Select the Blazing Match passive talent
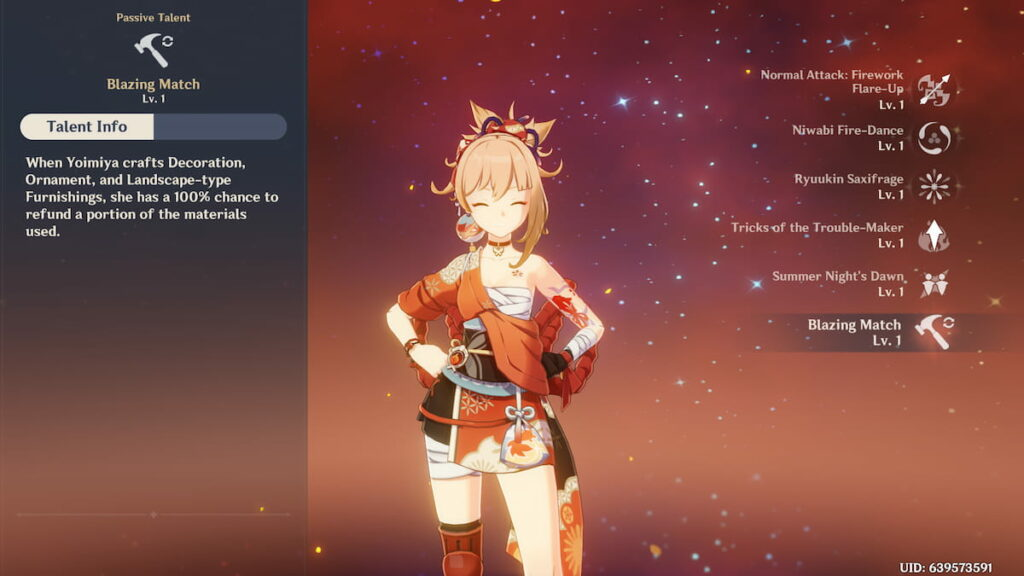This screenshot has width=1024, height=576. [x=934, y=332]
